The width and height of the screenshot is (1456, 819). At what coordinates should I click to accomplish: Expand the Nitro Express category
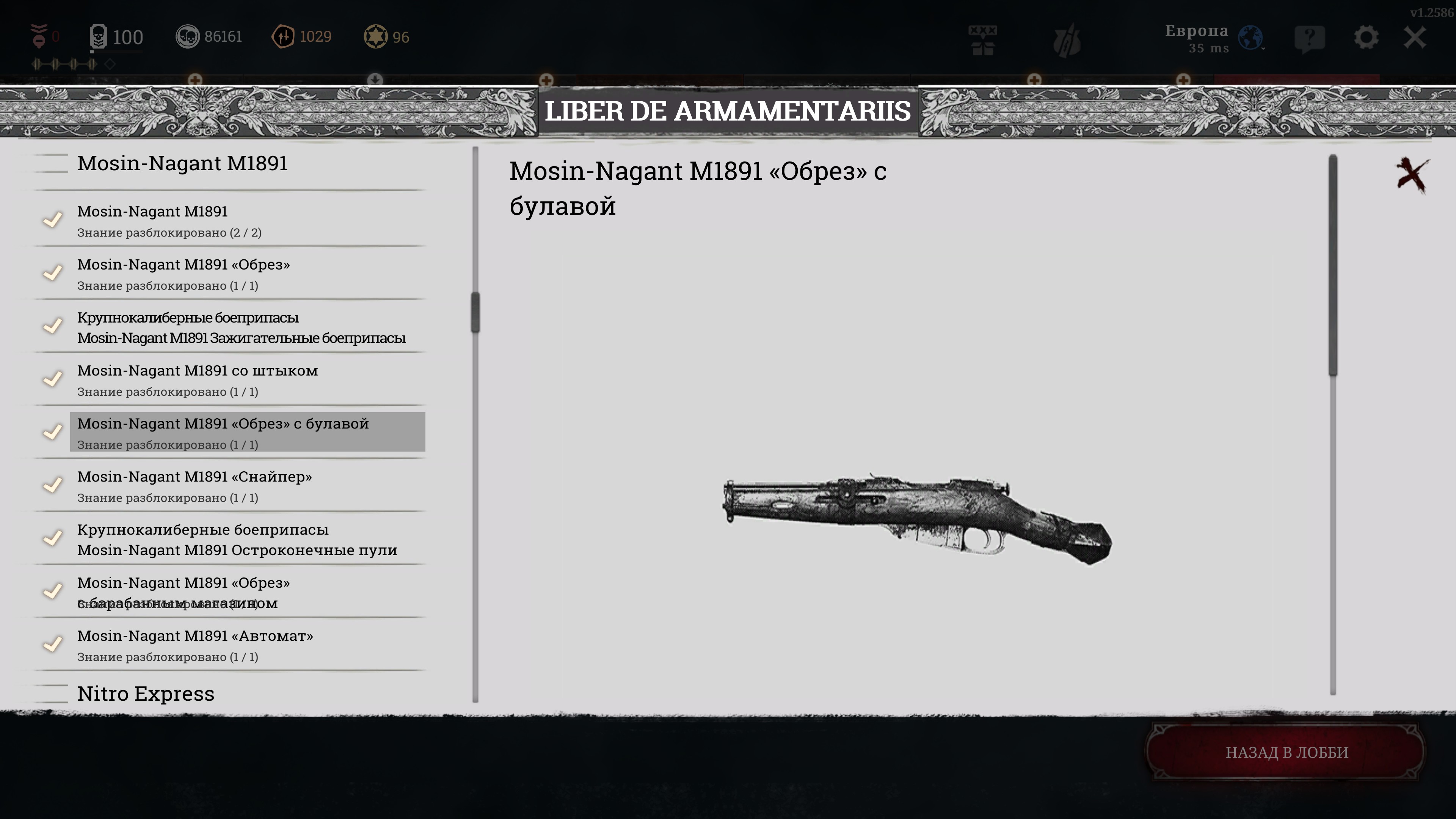(146, 693)
